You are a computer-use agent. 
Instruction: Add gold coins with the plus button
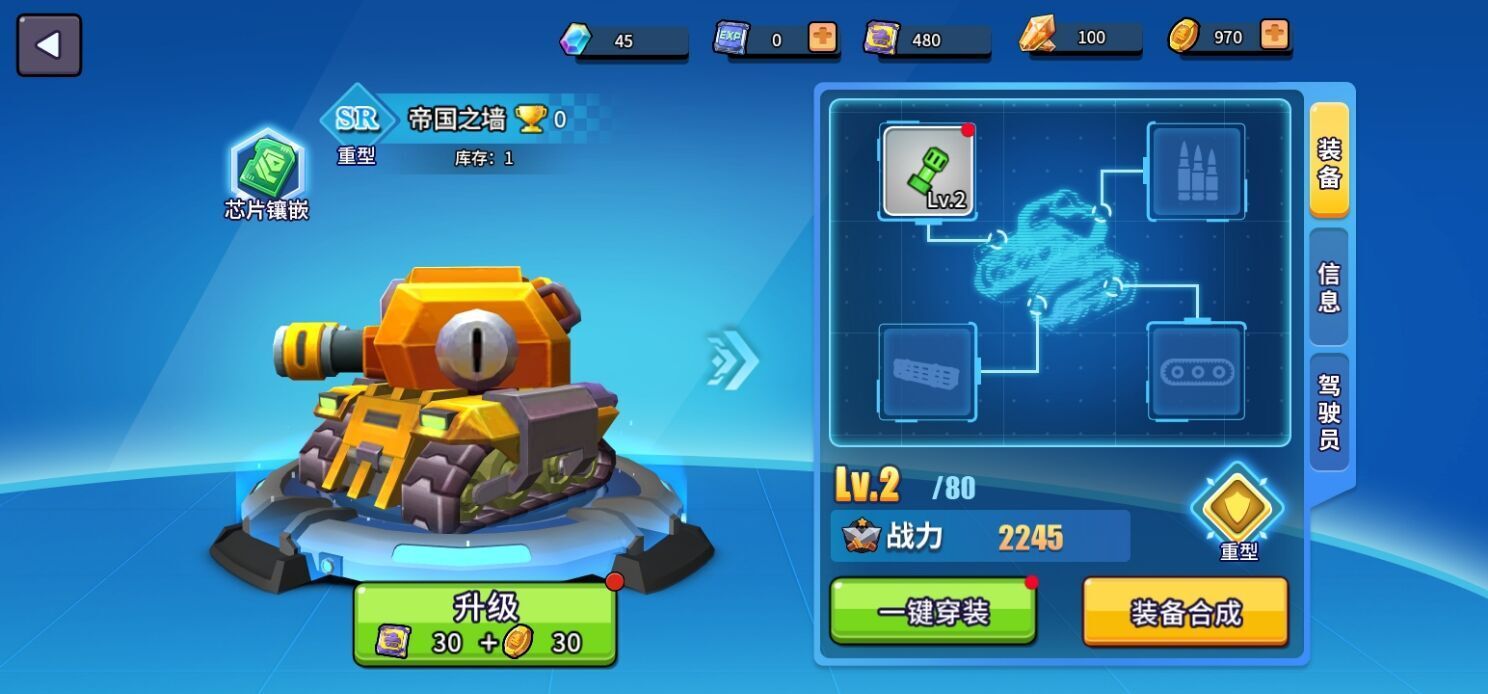(x=1274, y=36)
